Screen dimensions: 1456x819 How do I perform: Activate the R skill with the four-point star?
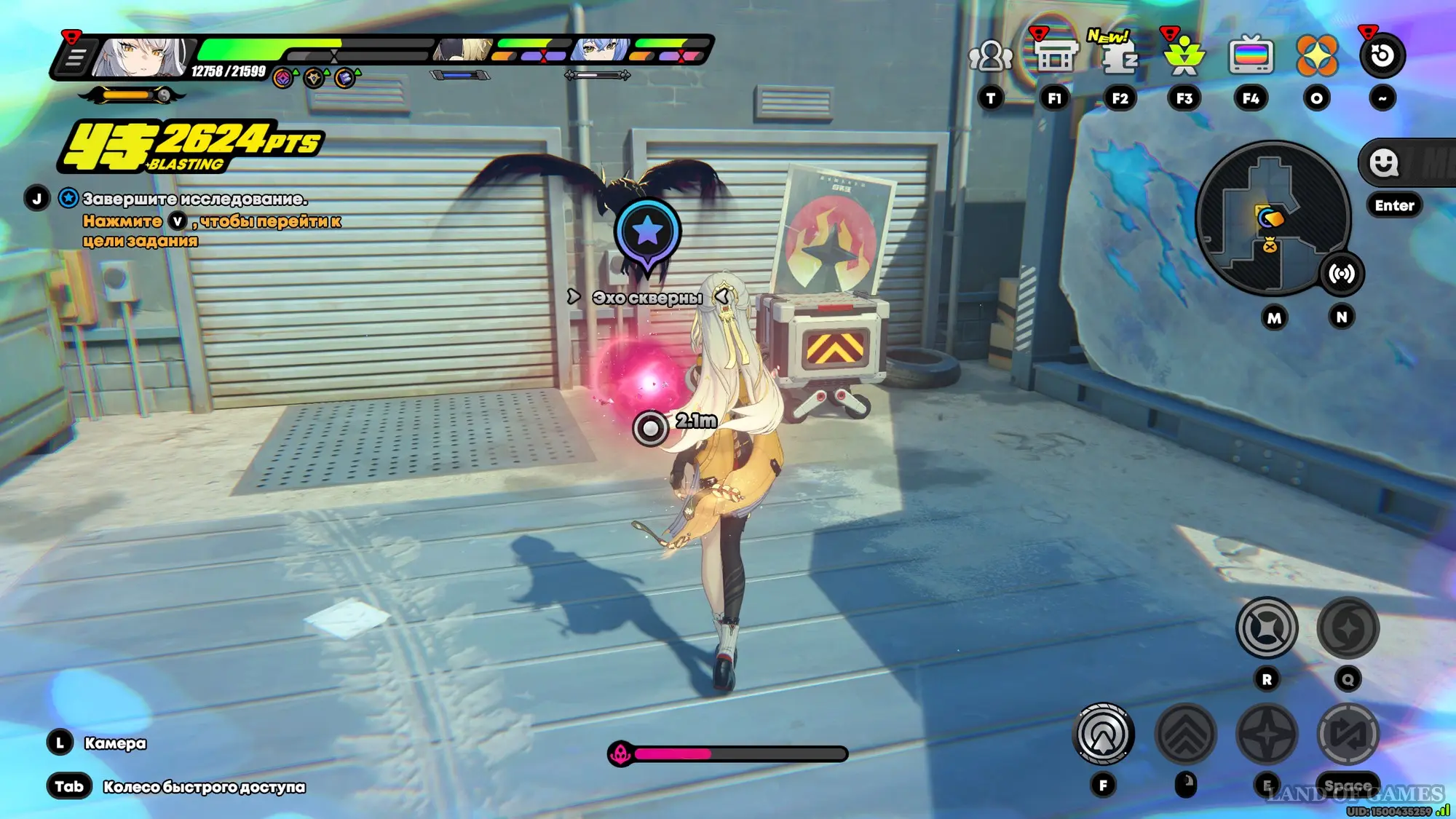(1267, 628)
